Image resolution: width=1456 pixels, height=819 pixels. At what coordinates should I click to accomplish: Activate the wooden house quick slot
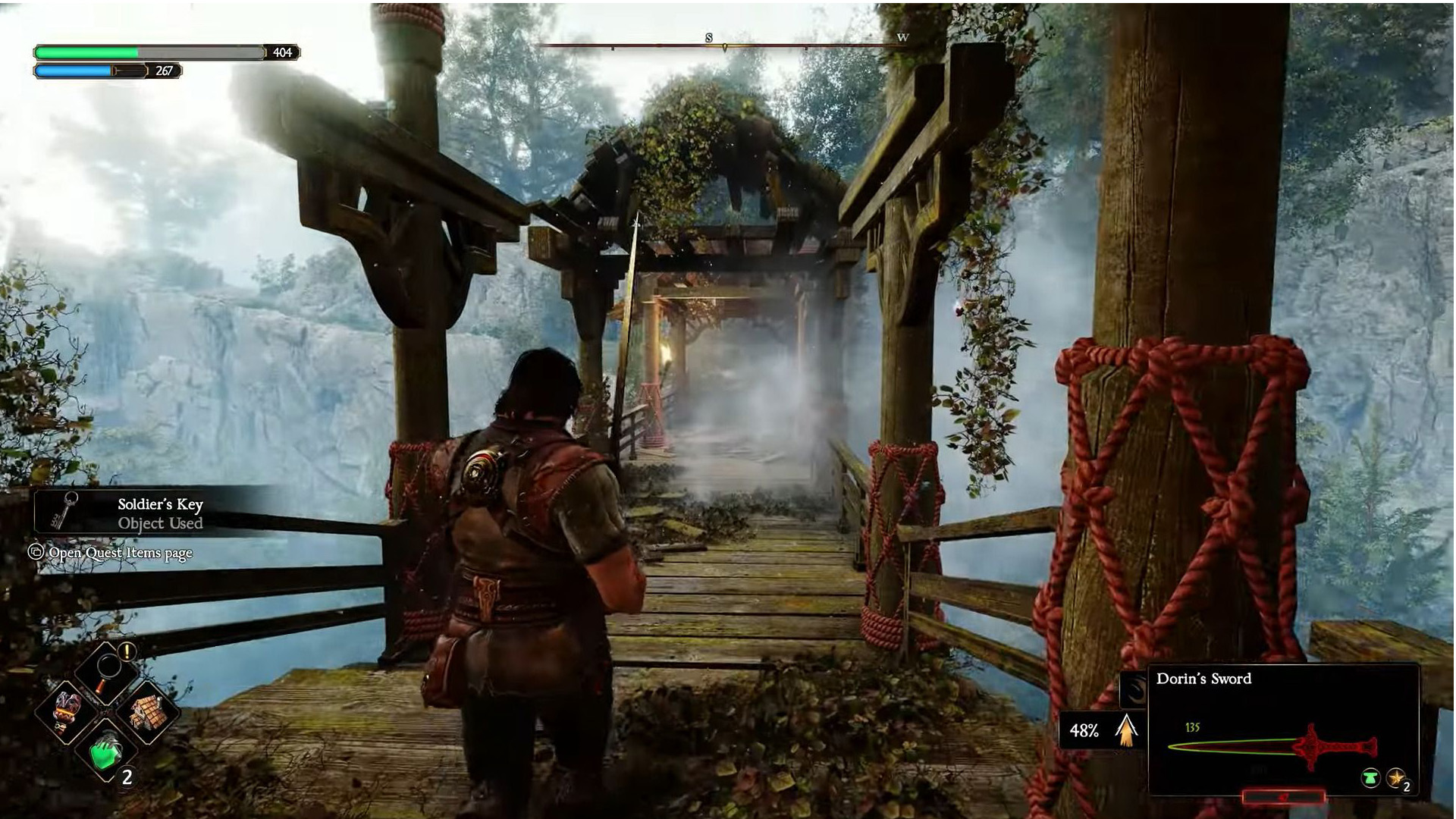[x=147, y=711]
